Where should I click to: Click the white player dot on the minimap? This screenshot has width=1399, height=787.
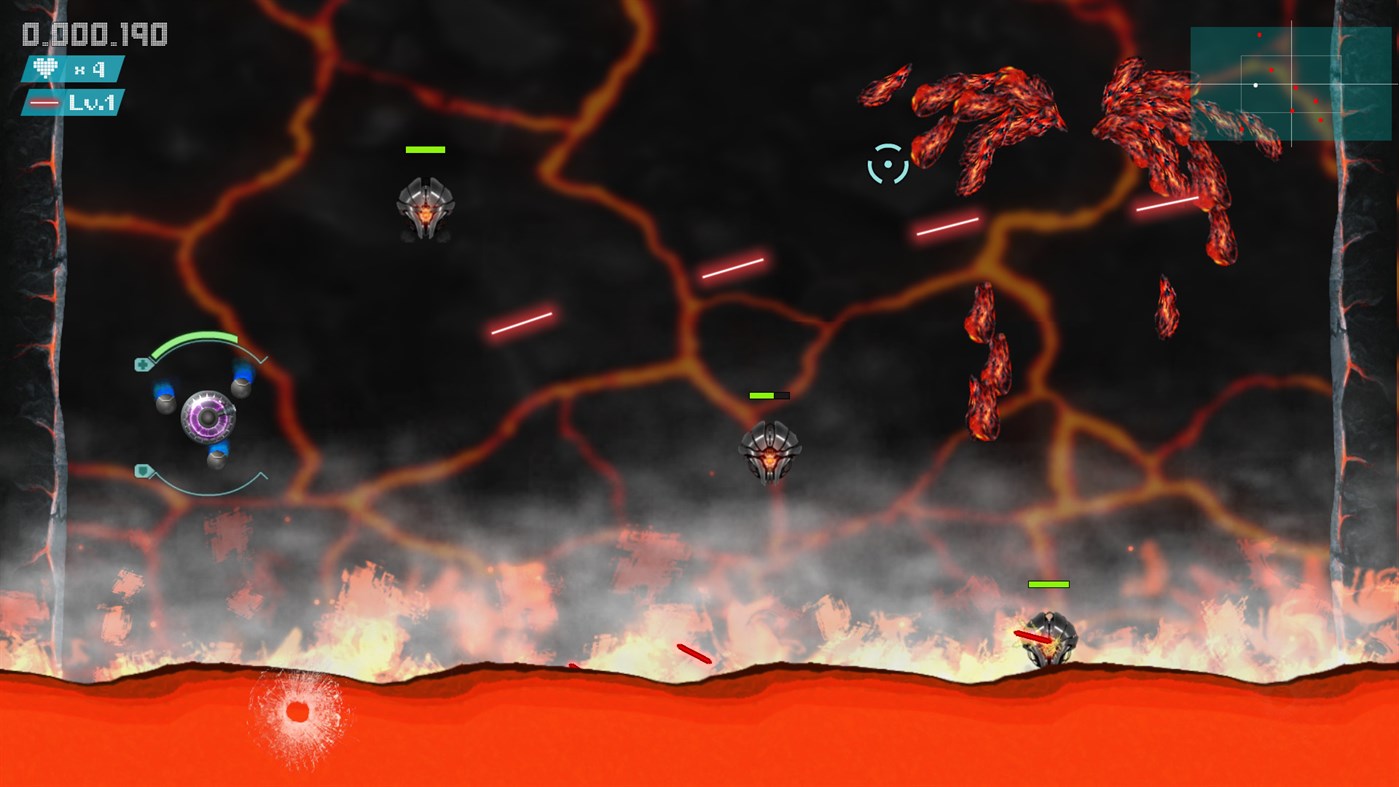1255,85
